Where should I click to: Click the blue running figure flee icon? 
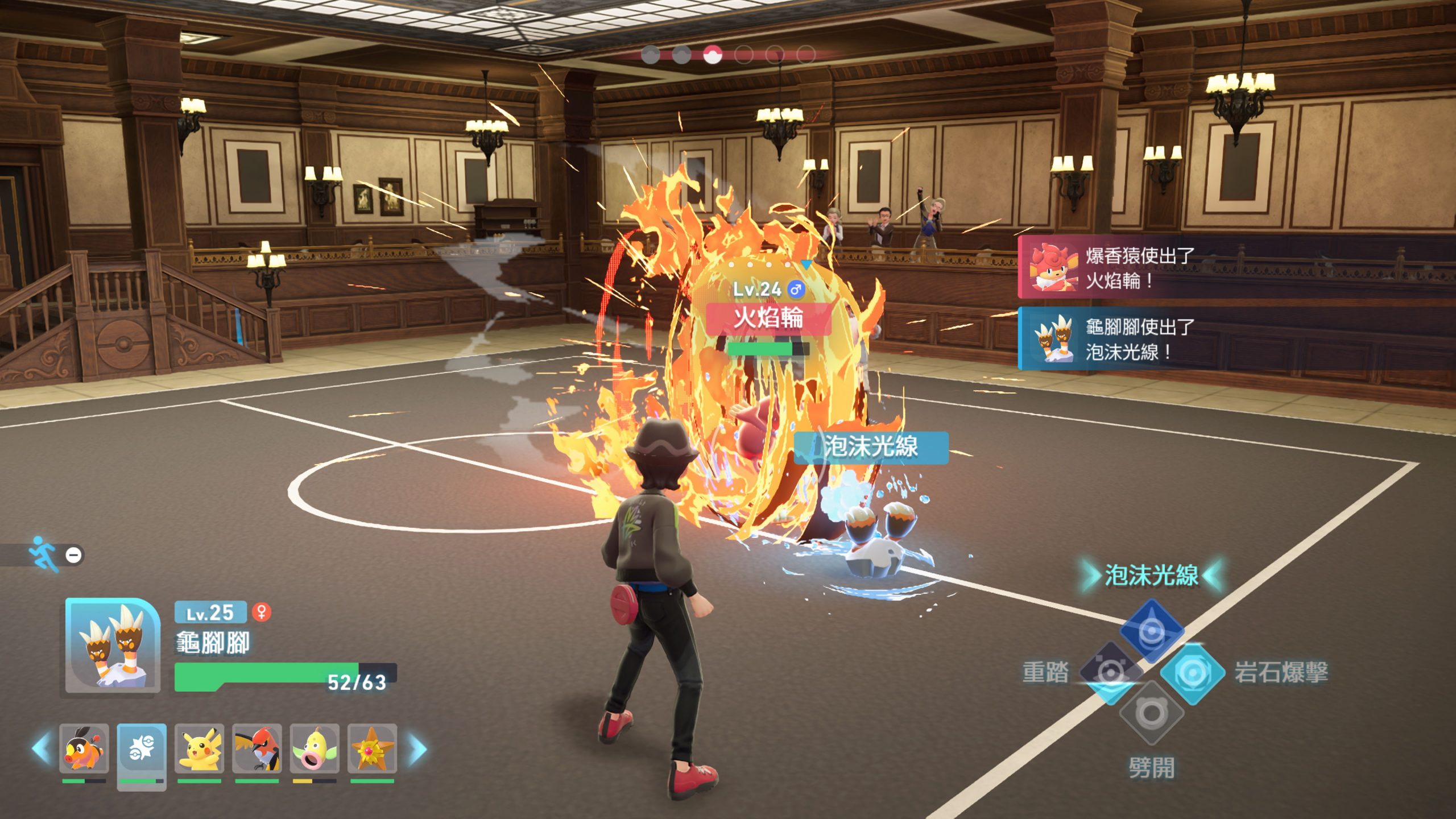pyautogui.click(x=44, y=553)
